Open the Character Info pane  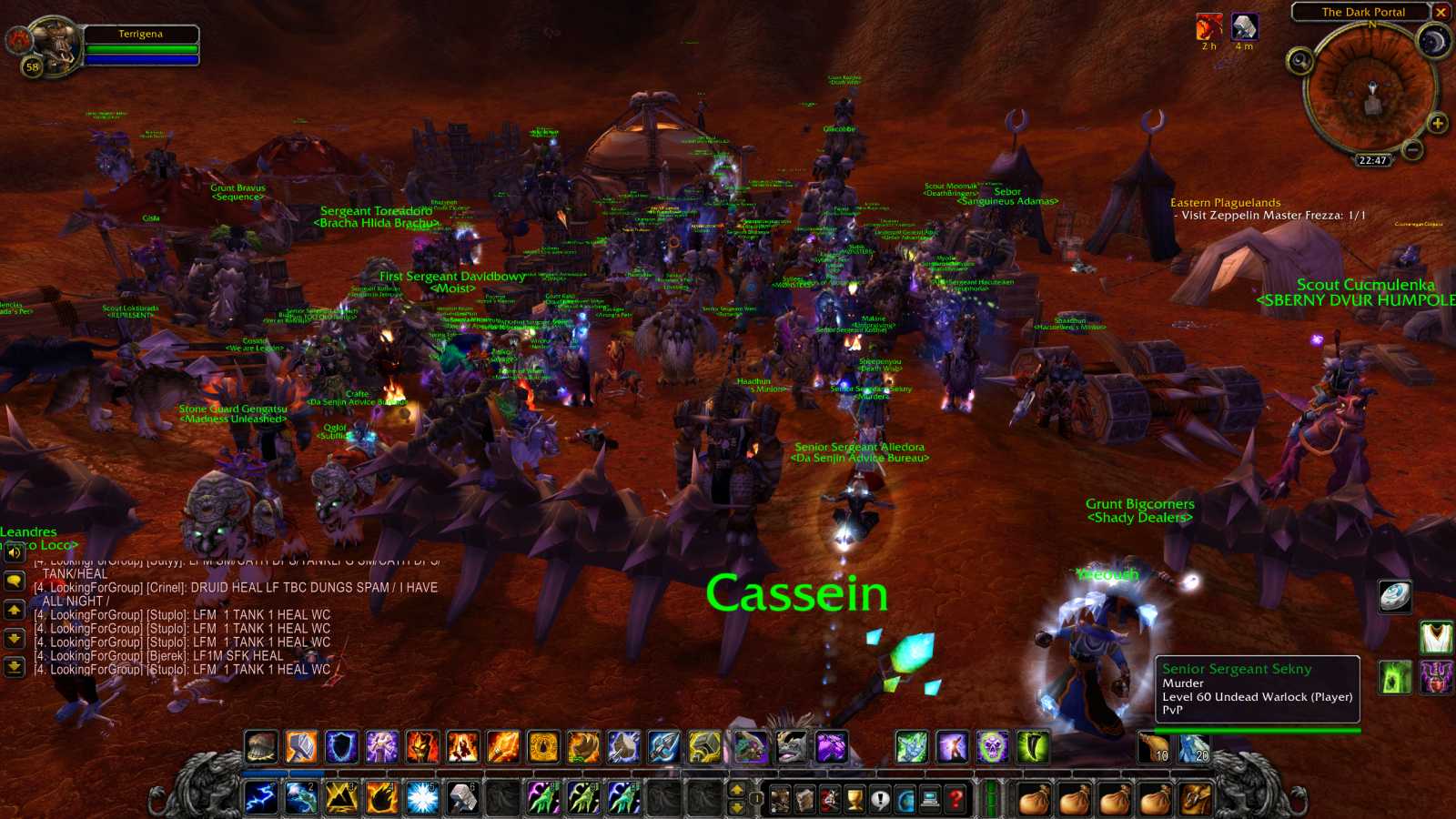pos(780,797)
